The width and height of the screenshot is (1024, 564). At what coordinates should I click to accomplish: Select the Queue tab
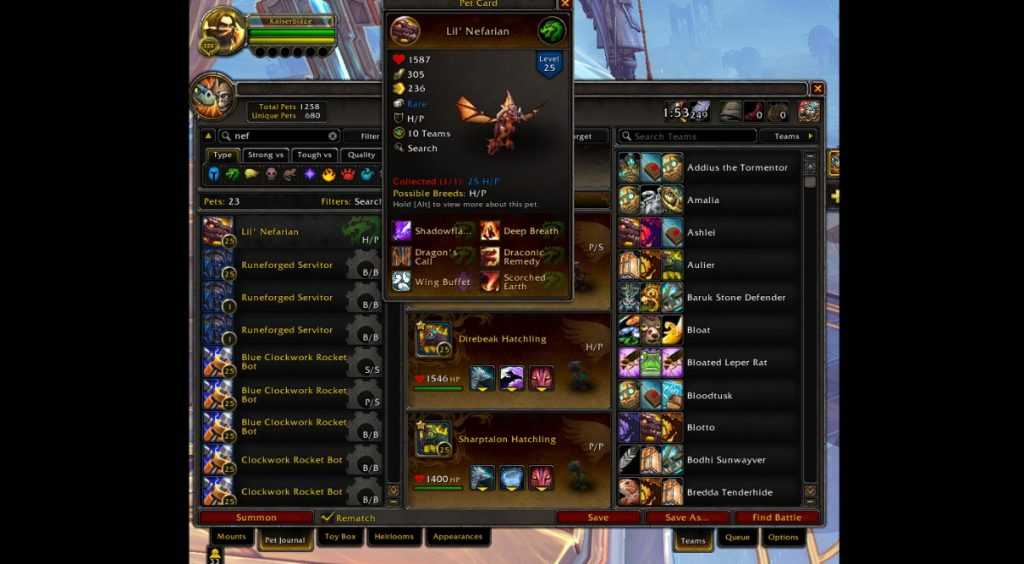738,538
